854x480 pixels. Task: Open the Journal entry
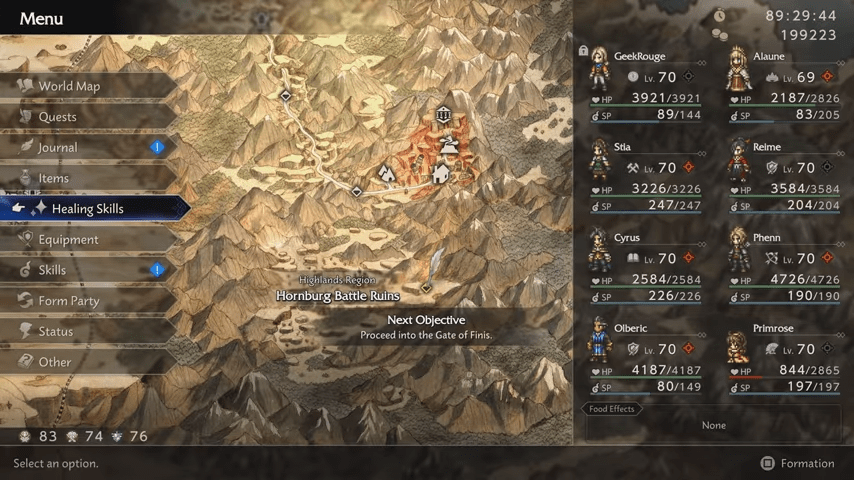pyautogui.click(x=58, y=148)
